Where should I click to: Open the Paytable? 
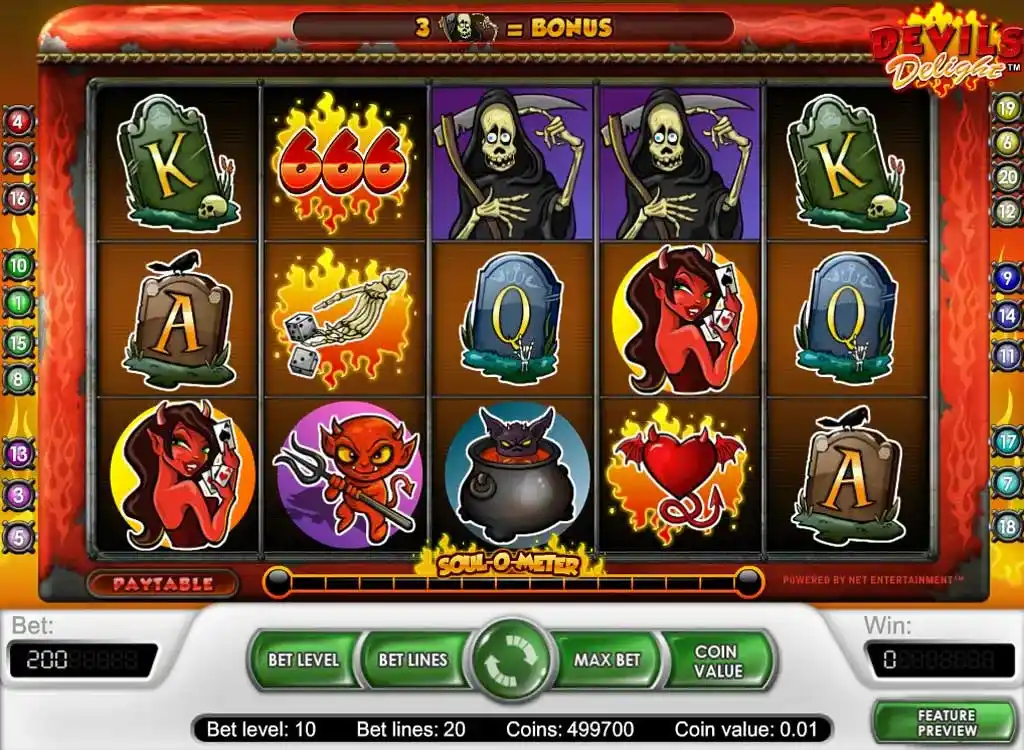tap(162, 583)
